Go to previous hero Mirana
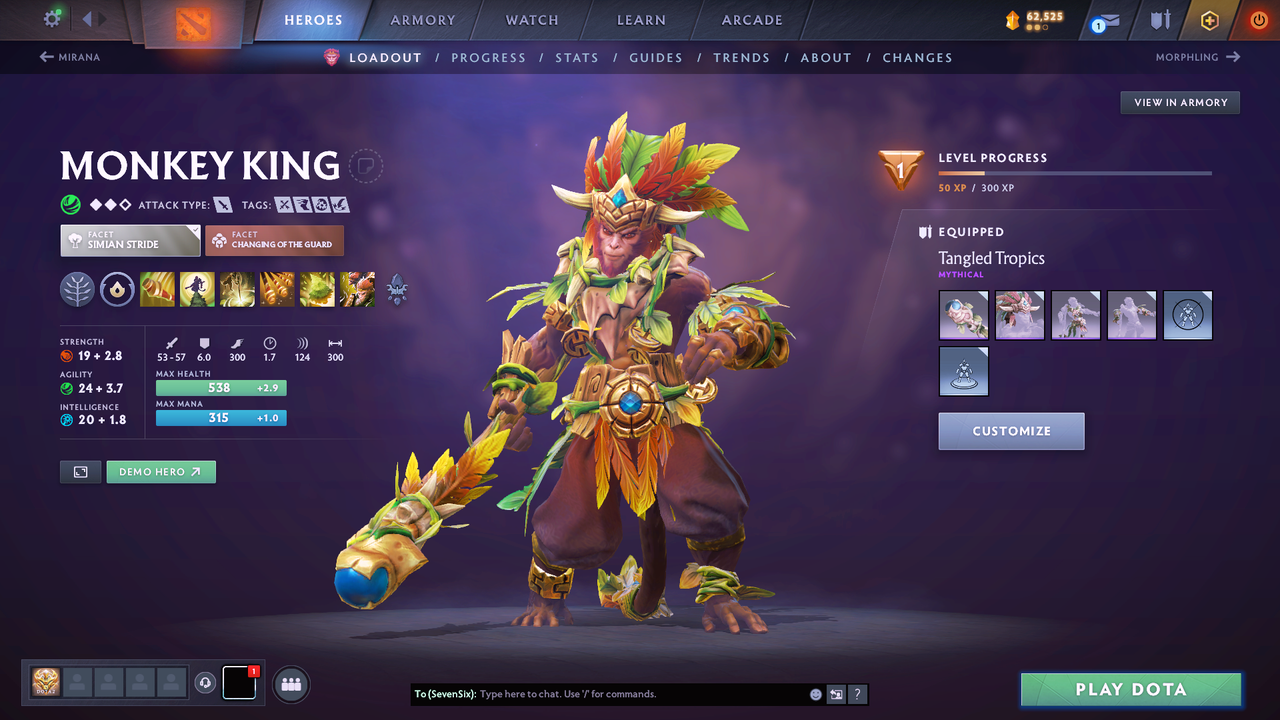The image size is (1280, 720). click(x=70, y=57)
